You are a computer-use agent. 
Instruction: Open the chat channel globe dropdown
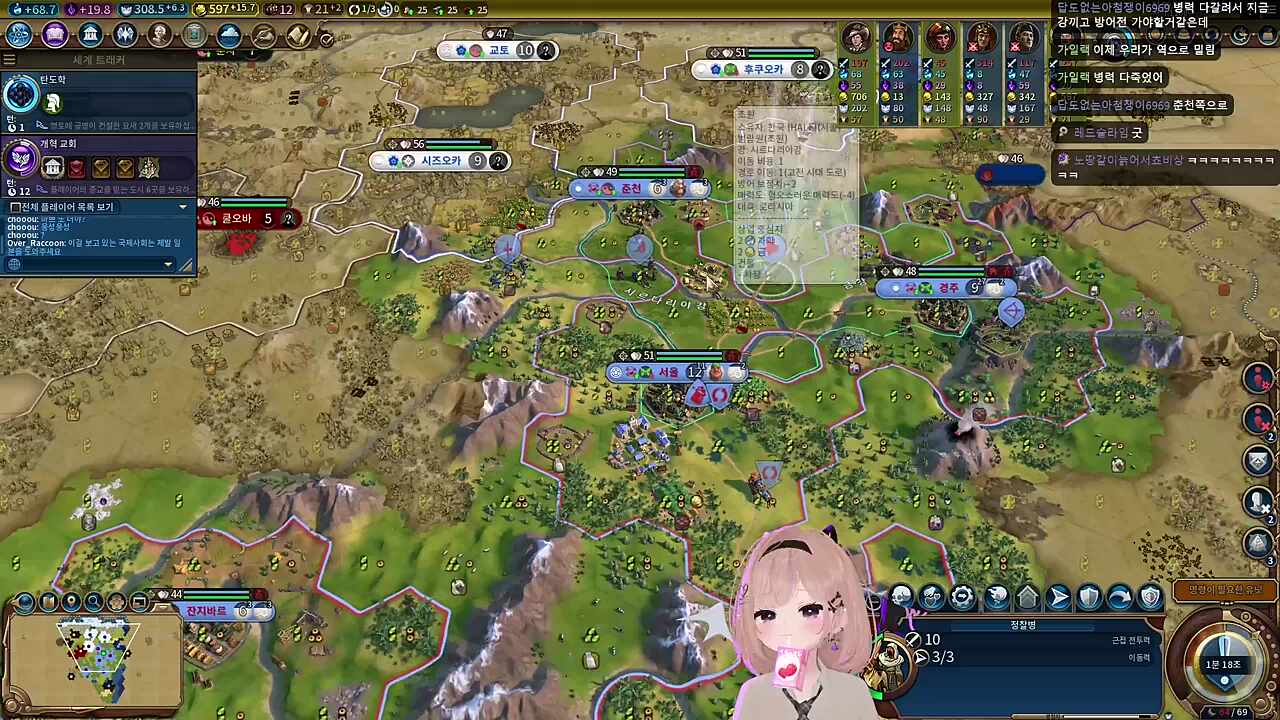pos(15,264)
